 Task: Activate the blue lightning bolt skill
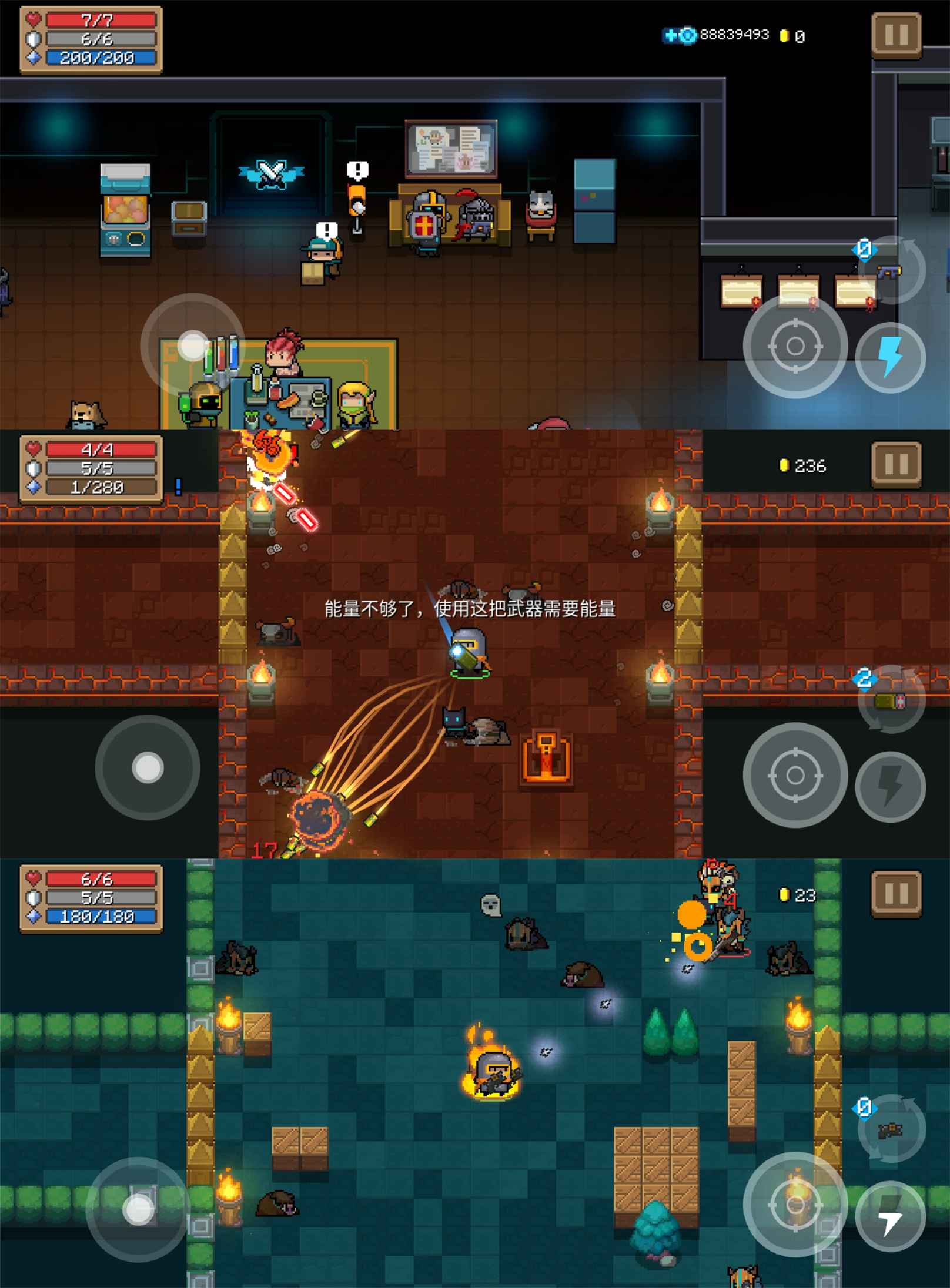(x=890, y=357)
